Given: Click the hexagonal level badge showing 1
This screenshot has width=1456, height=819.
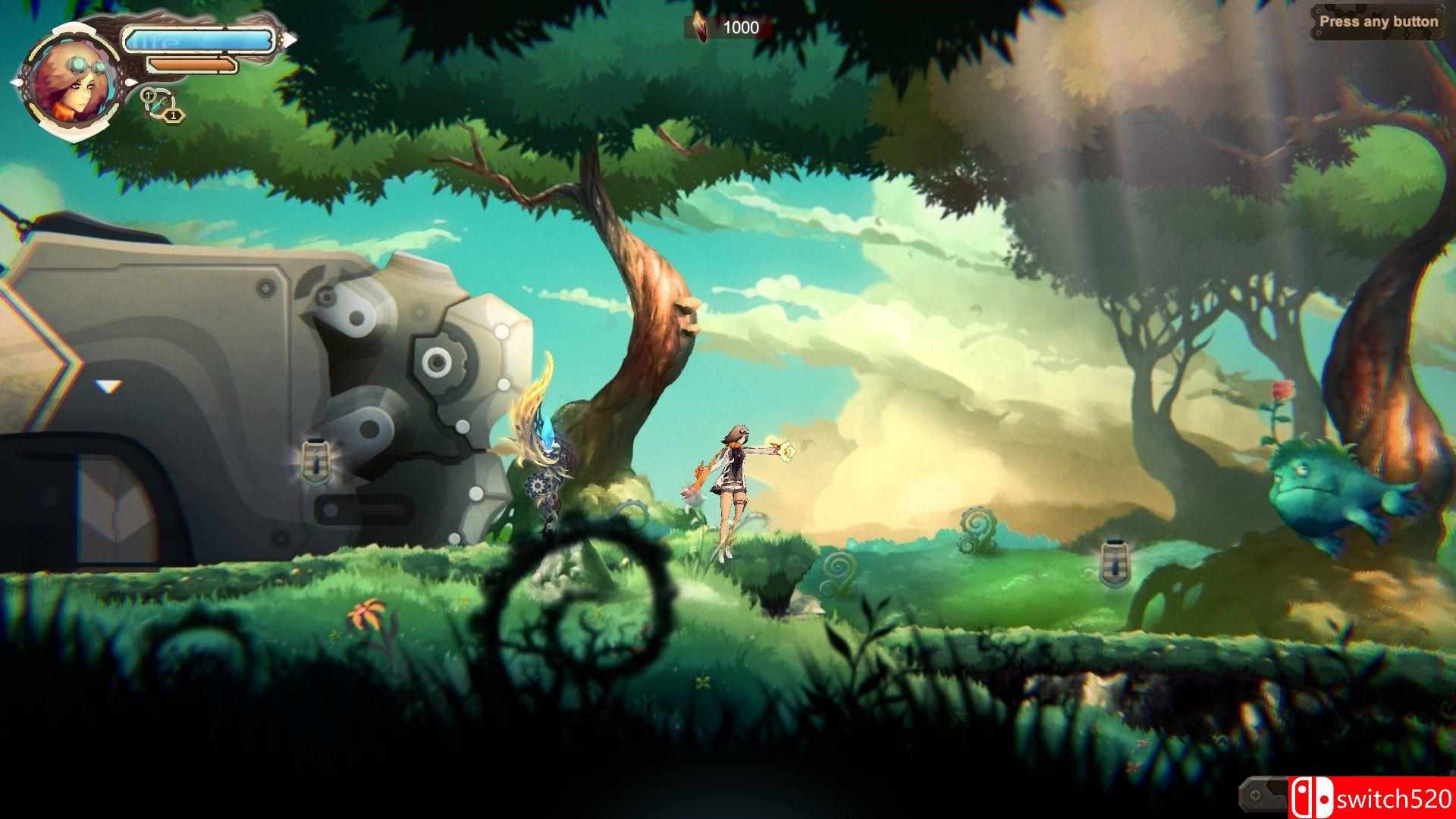Looking at the screenshot, I should pyautogui.click(x=174, y=115).
